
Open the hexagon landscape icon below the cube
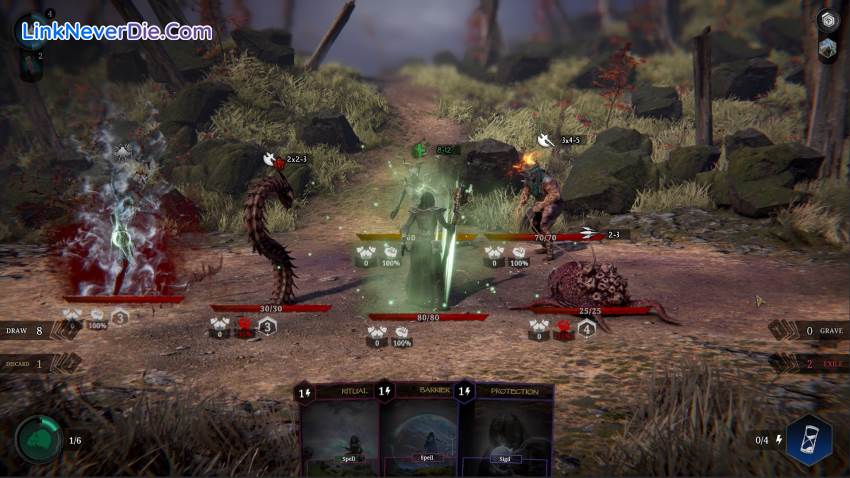coord(828,48)
